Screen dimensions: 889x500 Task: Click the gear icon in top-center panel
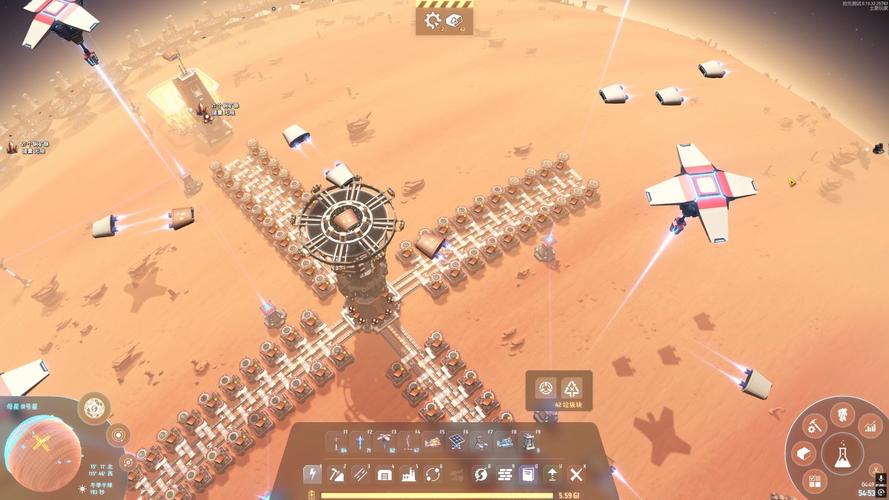point(433,19)
